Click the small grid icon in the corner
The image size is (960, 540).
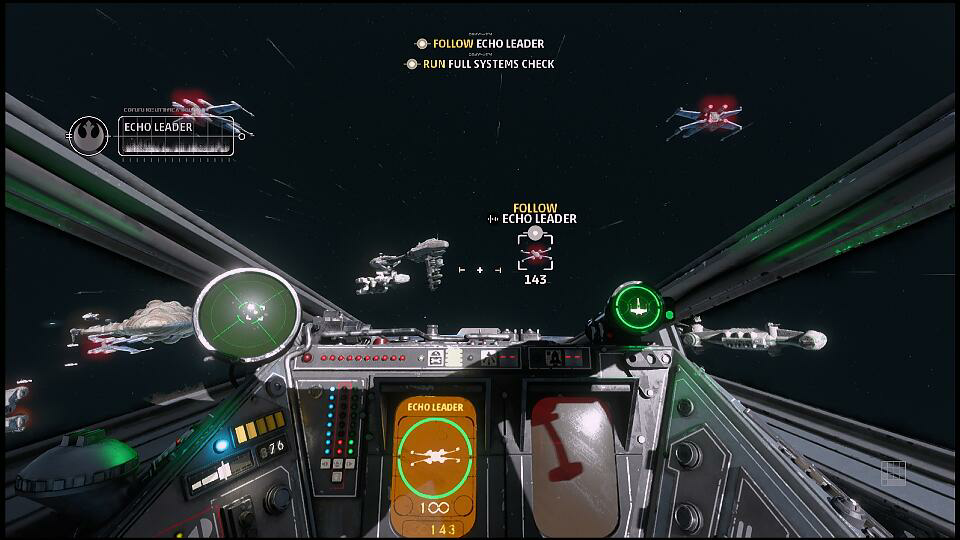(x=893, y=473)
